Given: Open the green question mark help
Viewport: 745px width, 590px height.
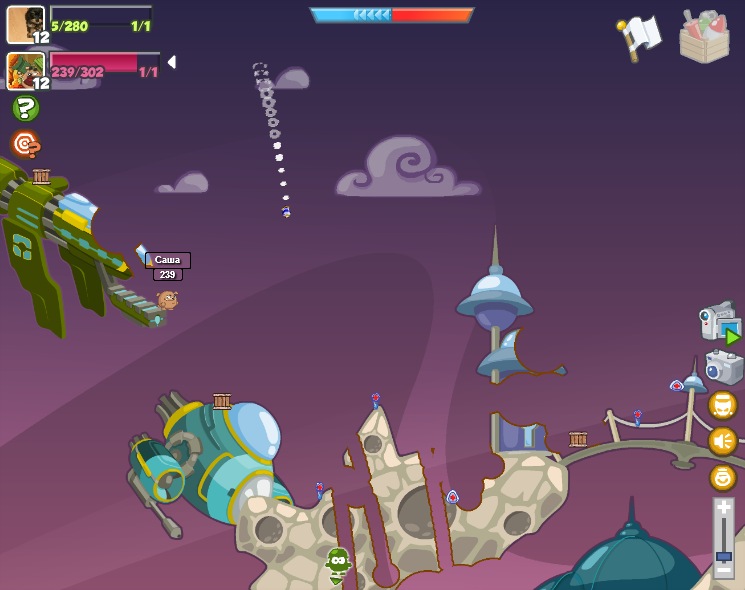Looking at the screenshot, I should (x=25, y=108).
